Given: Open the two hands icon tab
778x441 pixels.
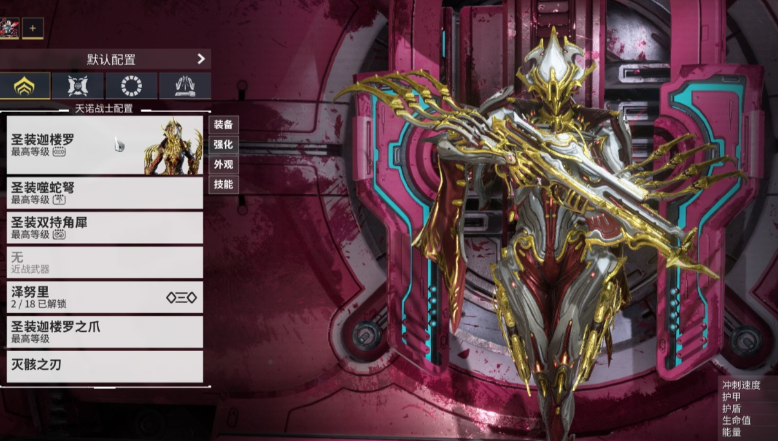Looking at the screenshot, I should pos(185,86).
